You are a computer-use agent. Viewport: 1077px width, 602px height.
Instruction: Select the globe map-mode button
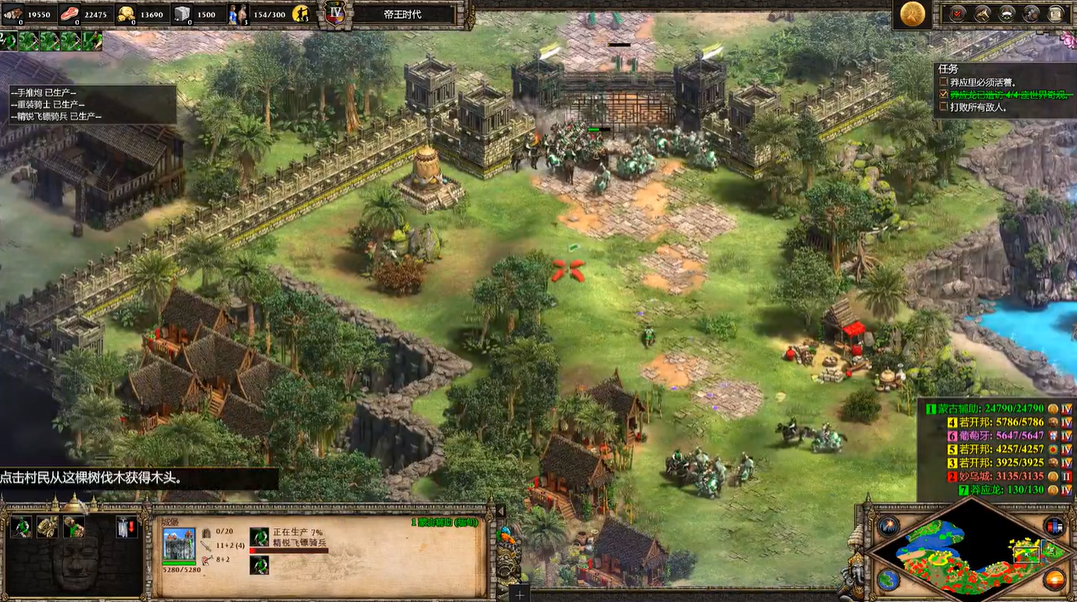[889, 579]
